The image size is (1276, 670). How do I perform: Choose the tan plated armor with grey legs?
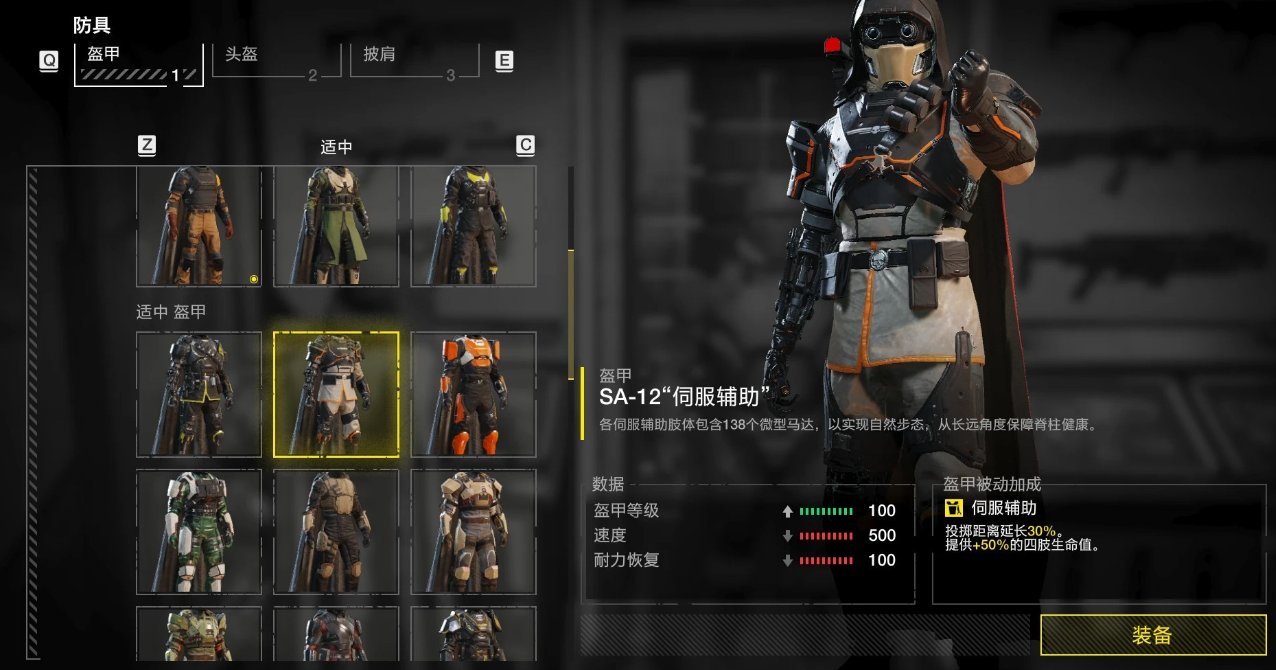pyautogui.click(x=473, y=531)
